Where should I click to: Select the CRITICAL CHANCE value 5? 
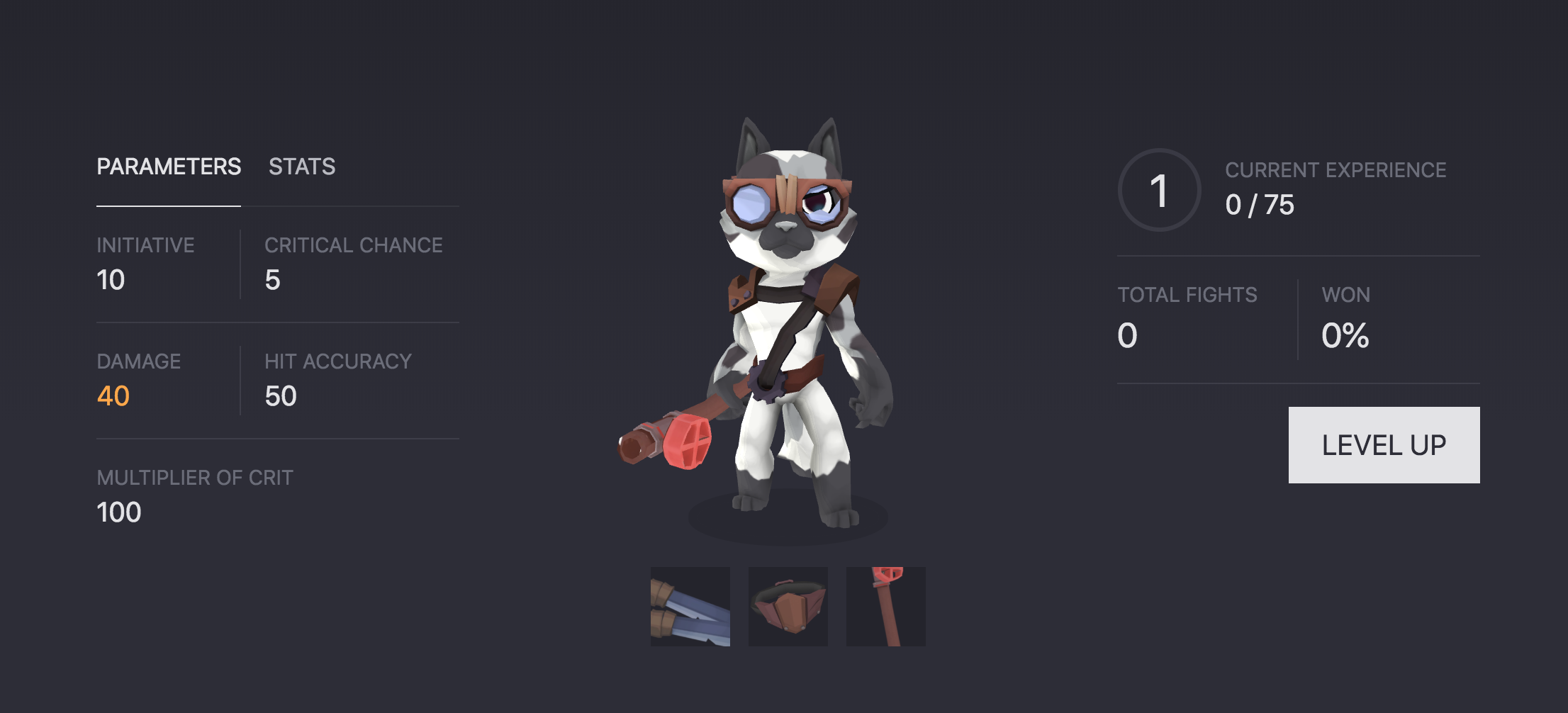tap(272, 280)
